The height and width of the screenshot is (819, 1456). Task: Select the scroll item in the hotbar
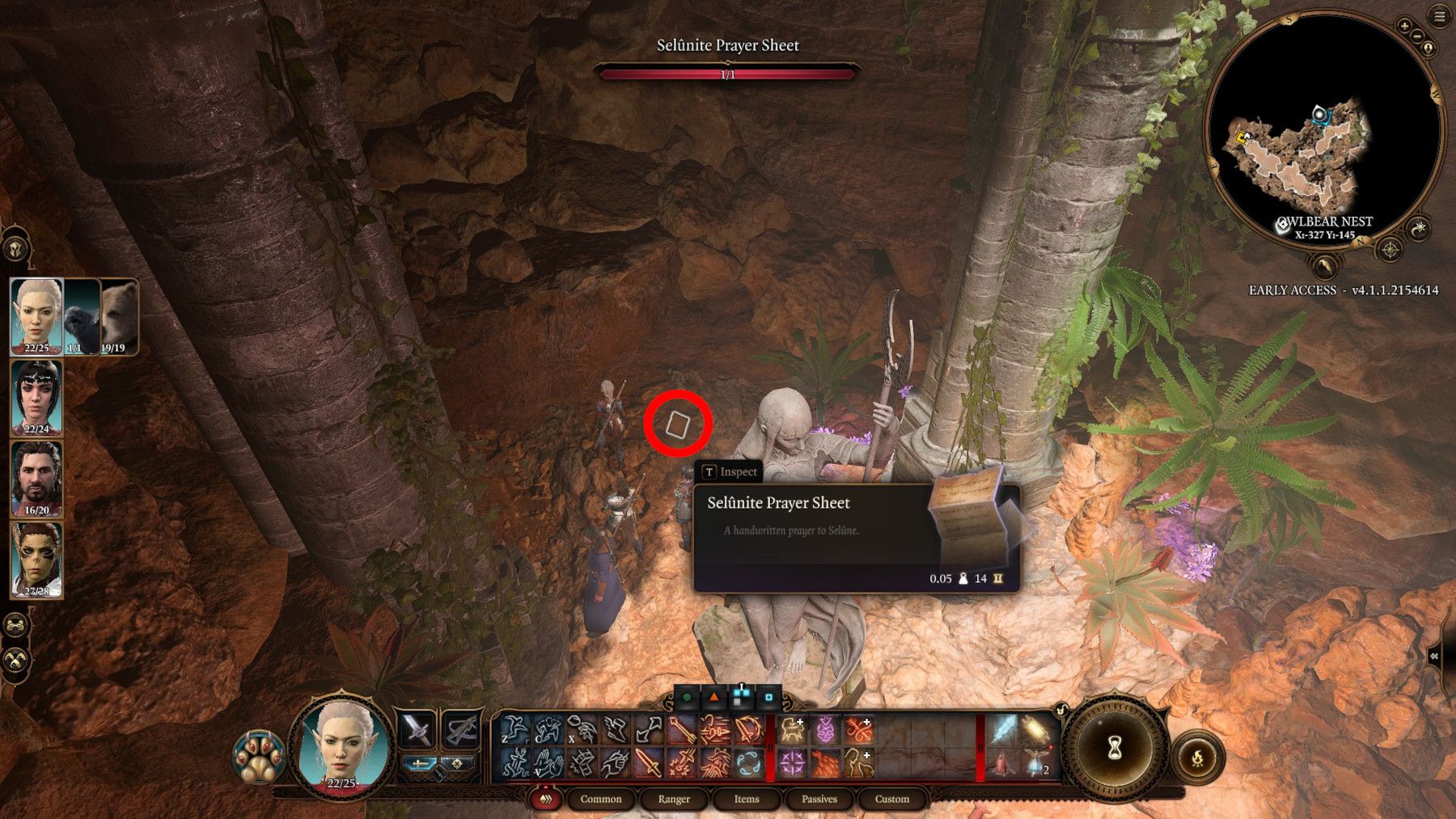click(x=1036, y=730)
